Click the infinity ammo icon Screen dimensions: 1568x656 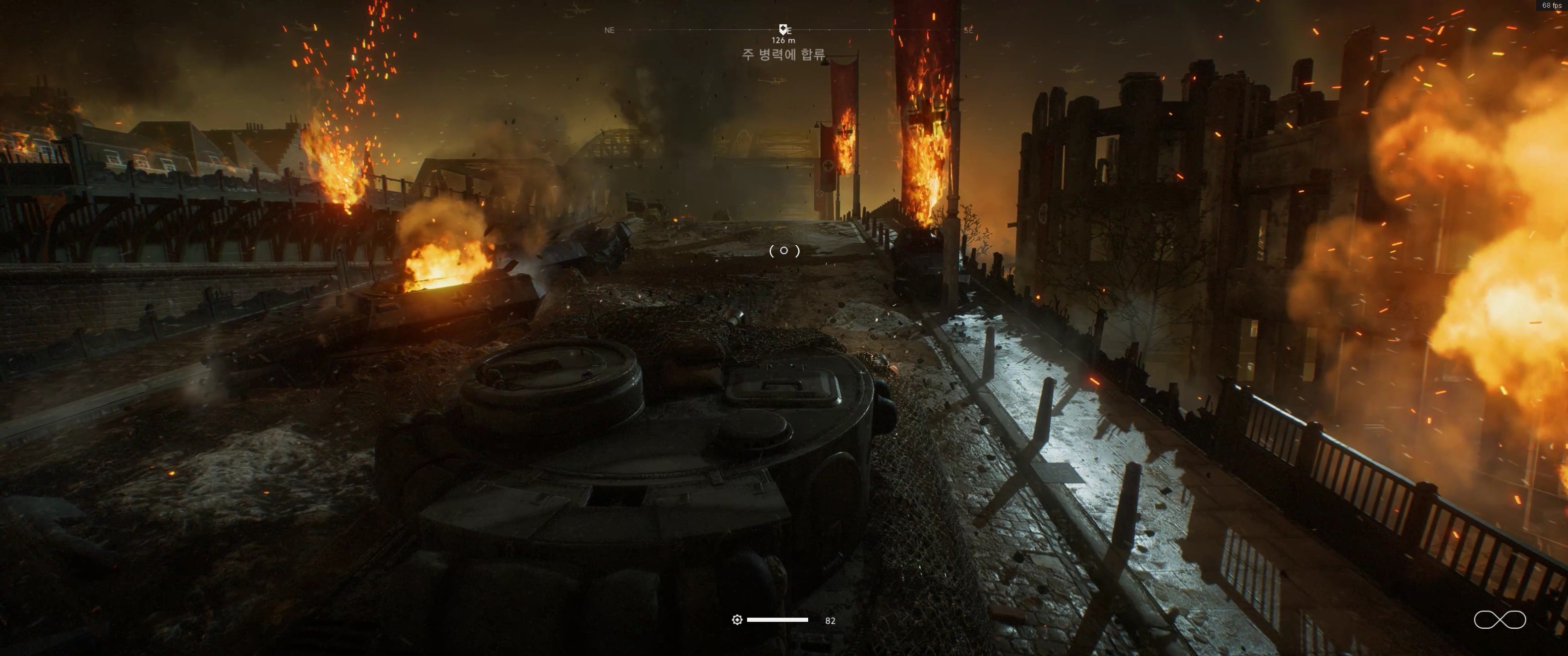tap(1499, 620)
